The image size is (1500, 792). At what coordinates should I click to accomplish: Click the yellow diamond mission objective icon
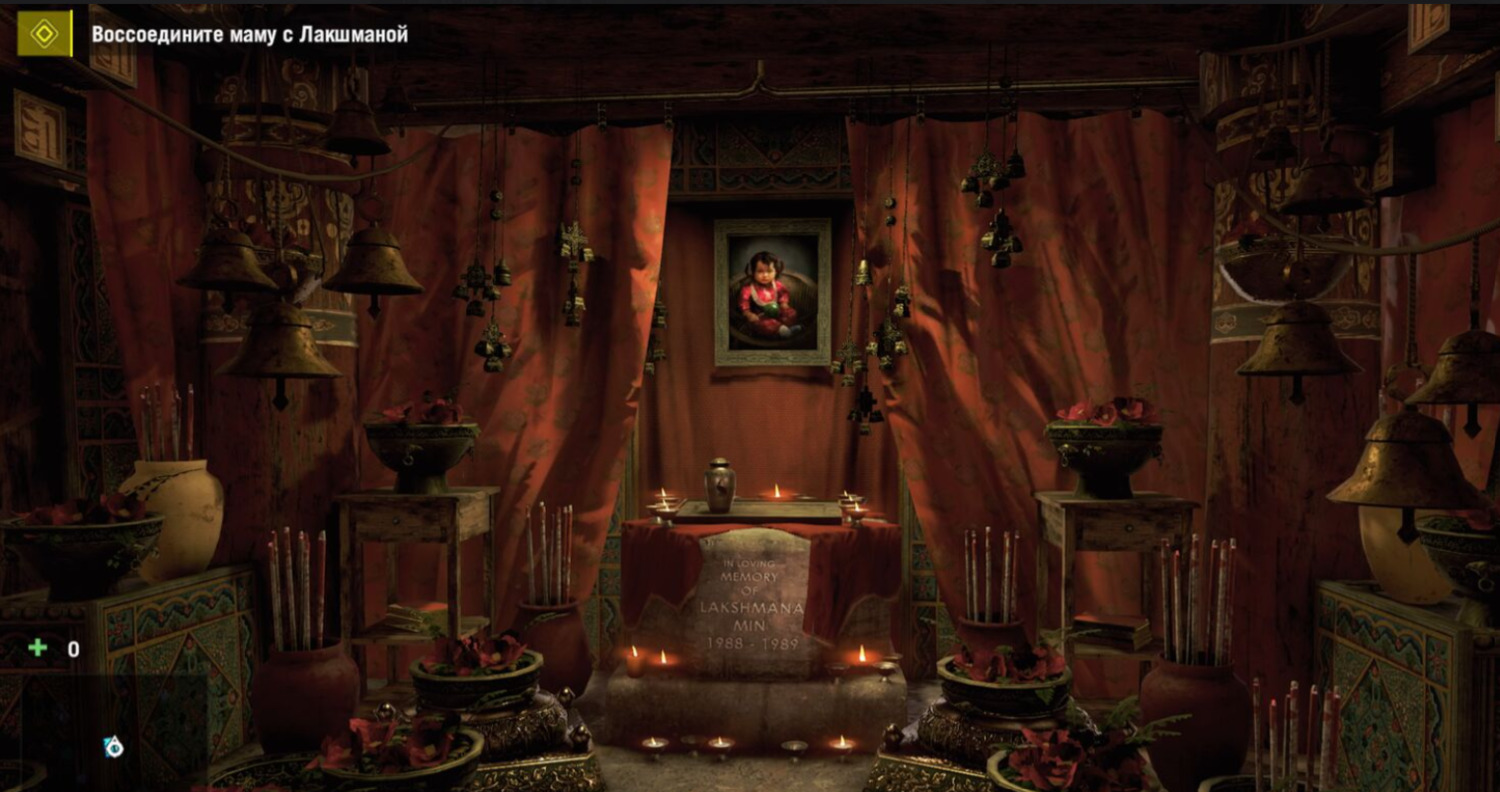coord(44,33)
